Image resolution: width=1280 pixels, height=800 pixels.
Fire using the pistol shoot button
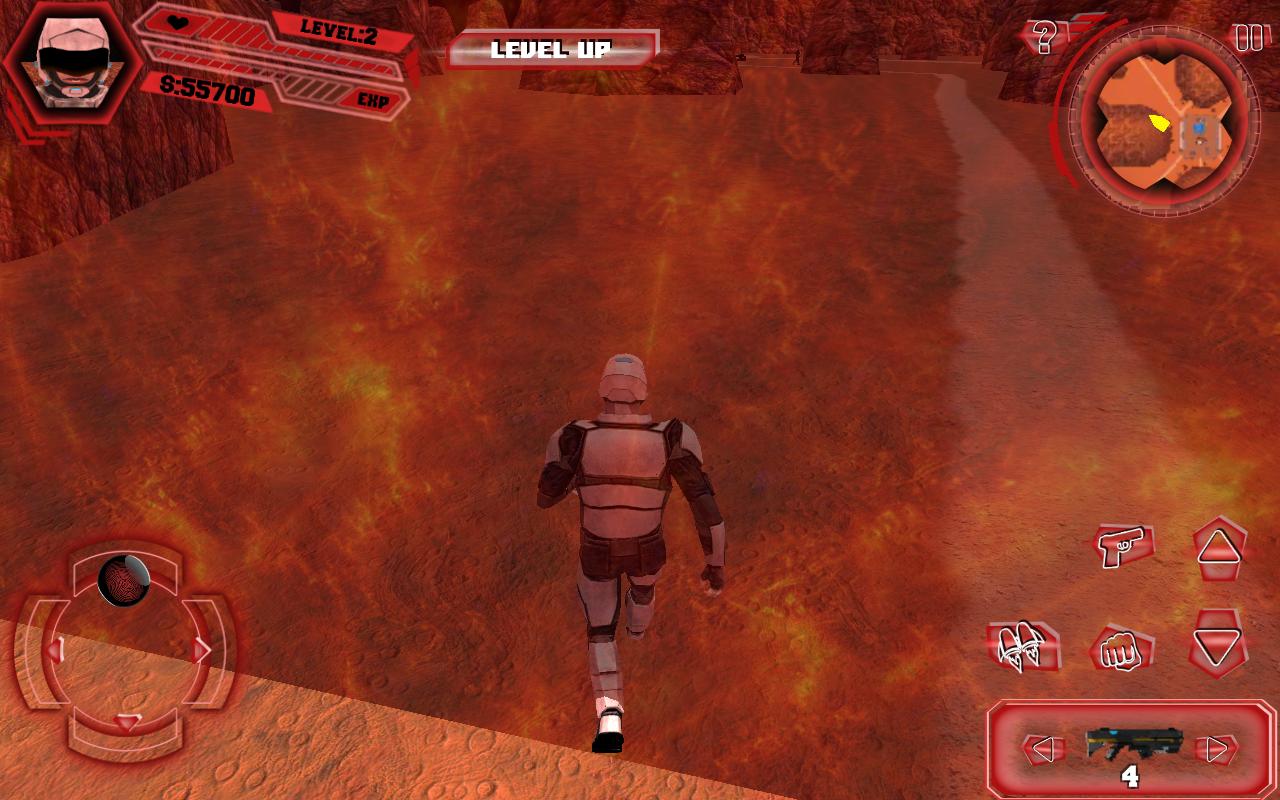coord(1122,546)
